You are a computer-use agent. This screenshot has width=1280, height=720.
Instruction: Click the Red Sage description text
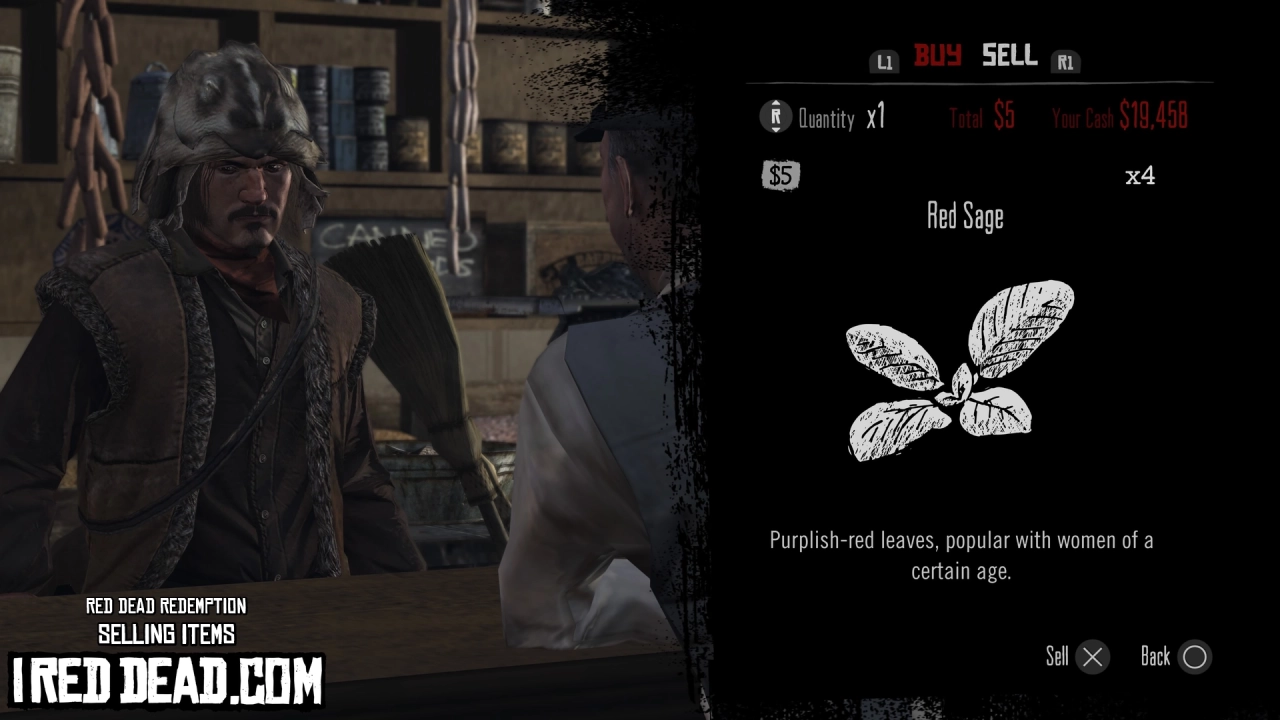[960, 555]
